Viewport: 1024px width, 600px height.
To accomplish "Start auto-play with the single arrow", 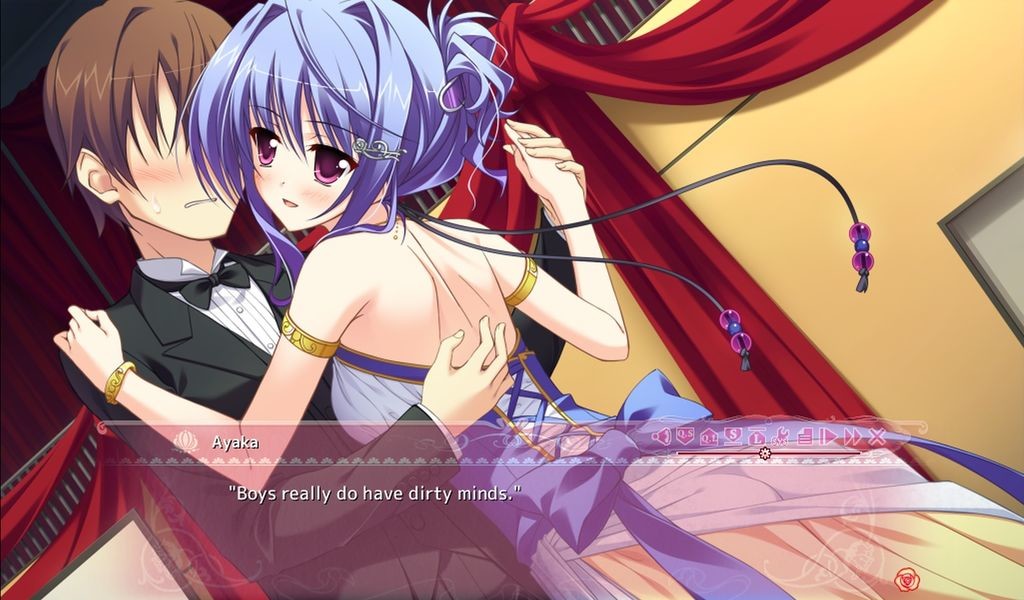I will pyautogui.click(x=828, y=436).
